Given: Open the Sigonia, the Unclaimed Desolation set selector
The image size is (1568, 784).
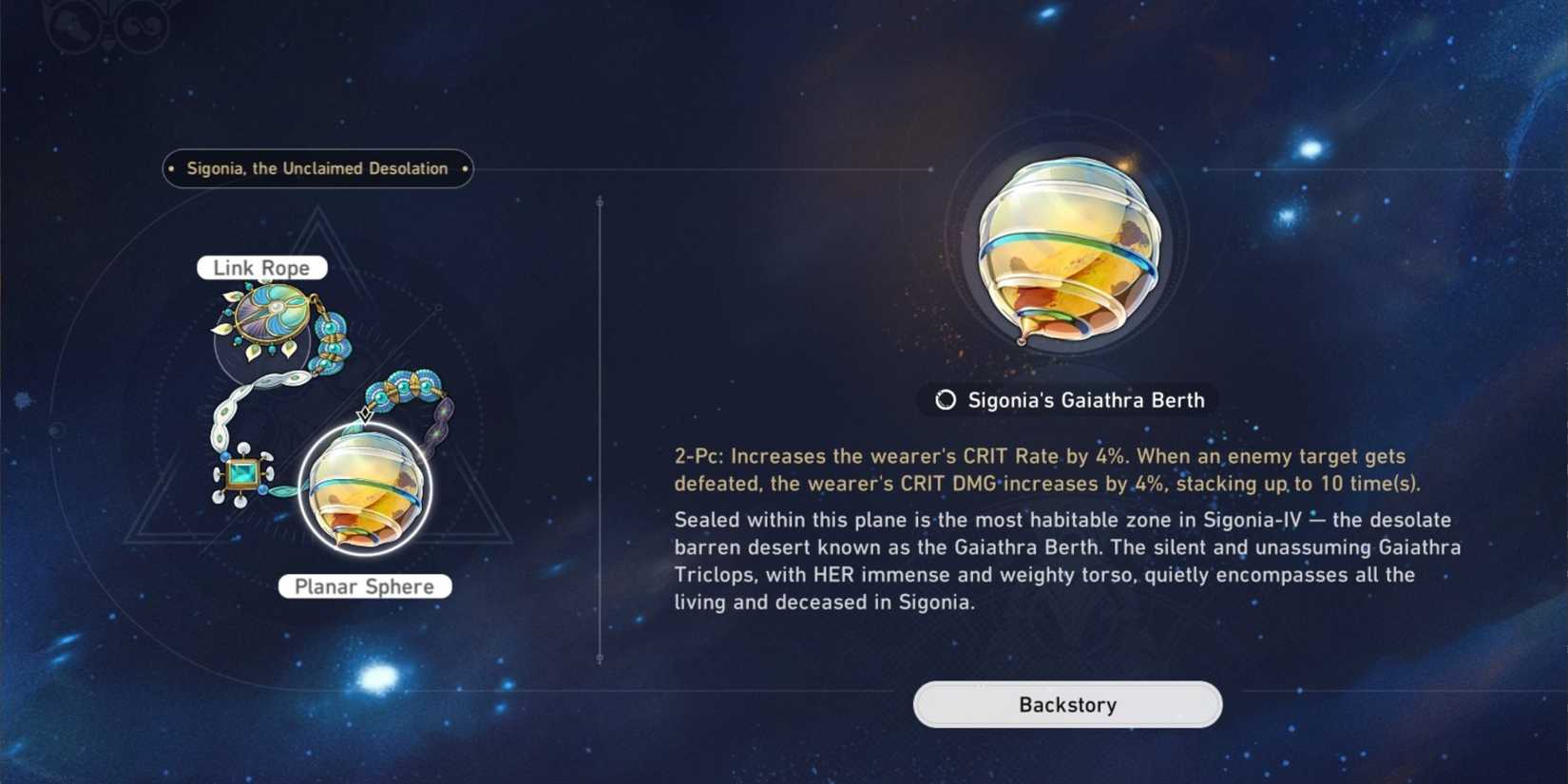Looking at the screenshot, I should click(x=316, y=168).
